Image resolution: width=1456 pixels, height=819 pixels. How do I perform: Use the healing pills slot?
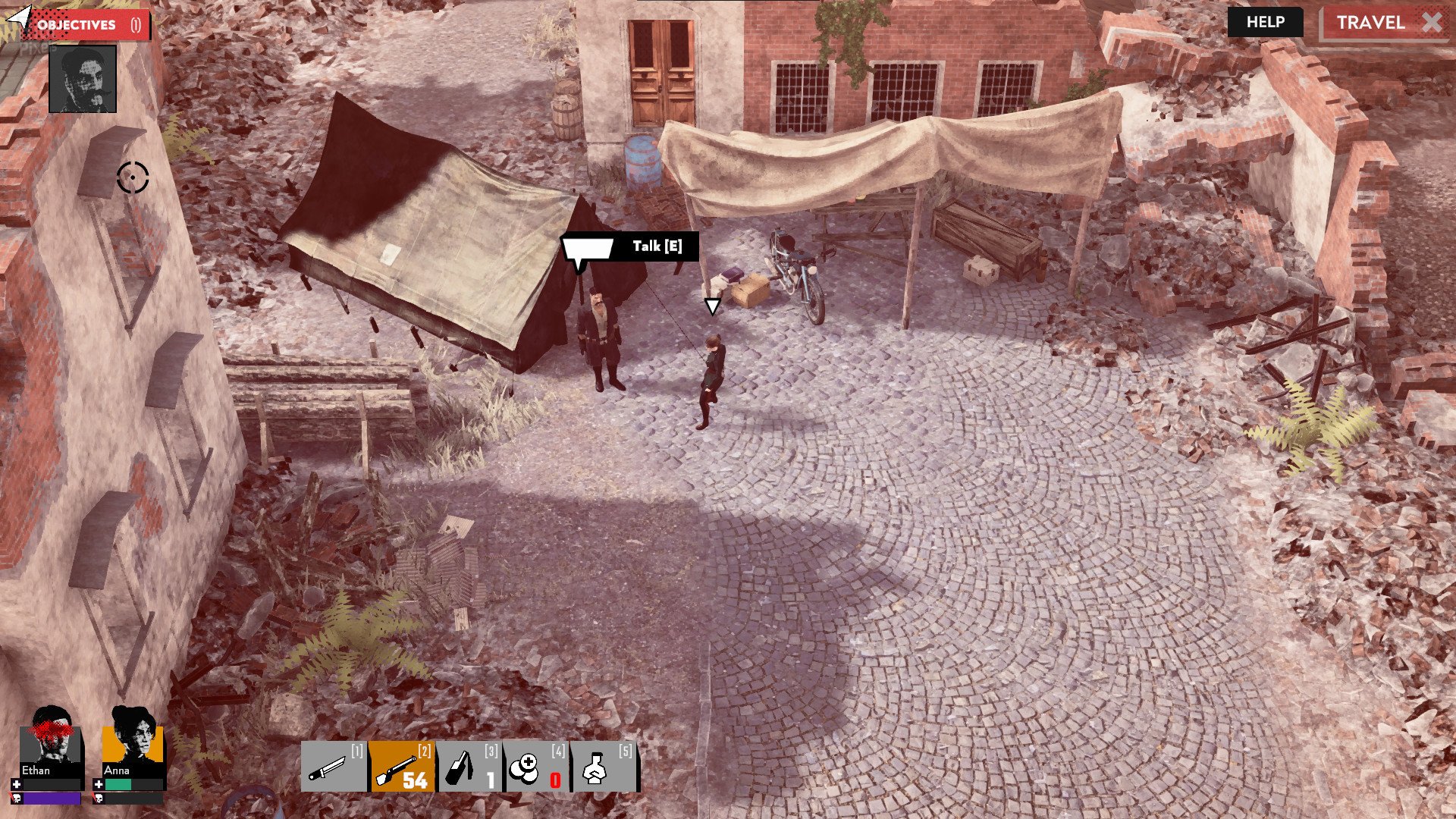536,767
